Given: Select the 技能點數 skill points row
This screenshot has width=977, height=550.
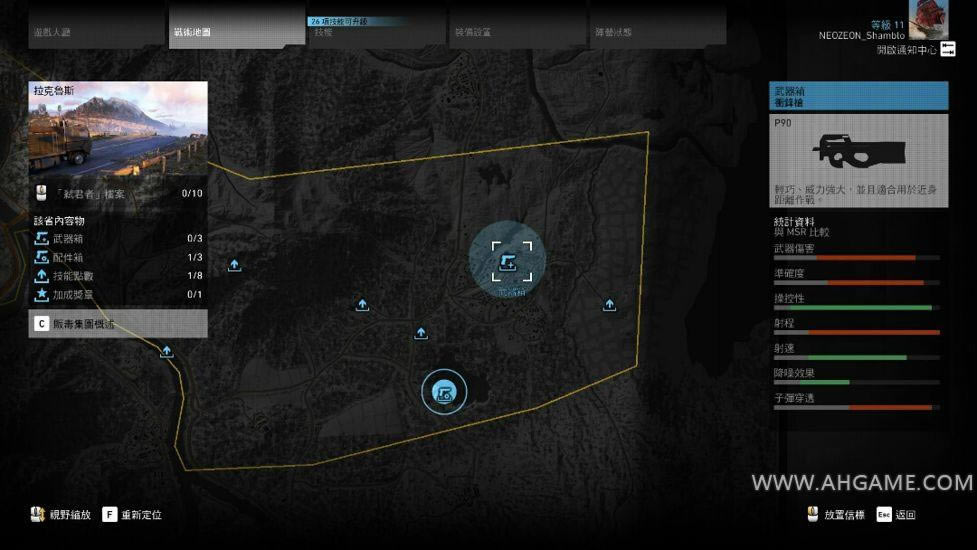Looking at the screenshot, I should point(118,276).
